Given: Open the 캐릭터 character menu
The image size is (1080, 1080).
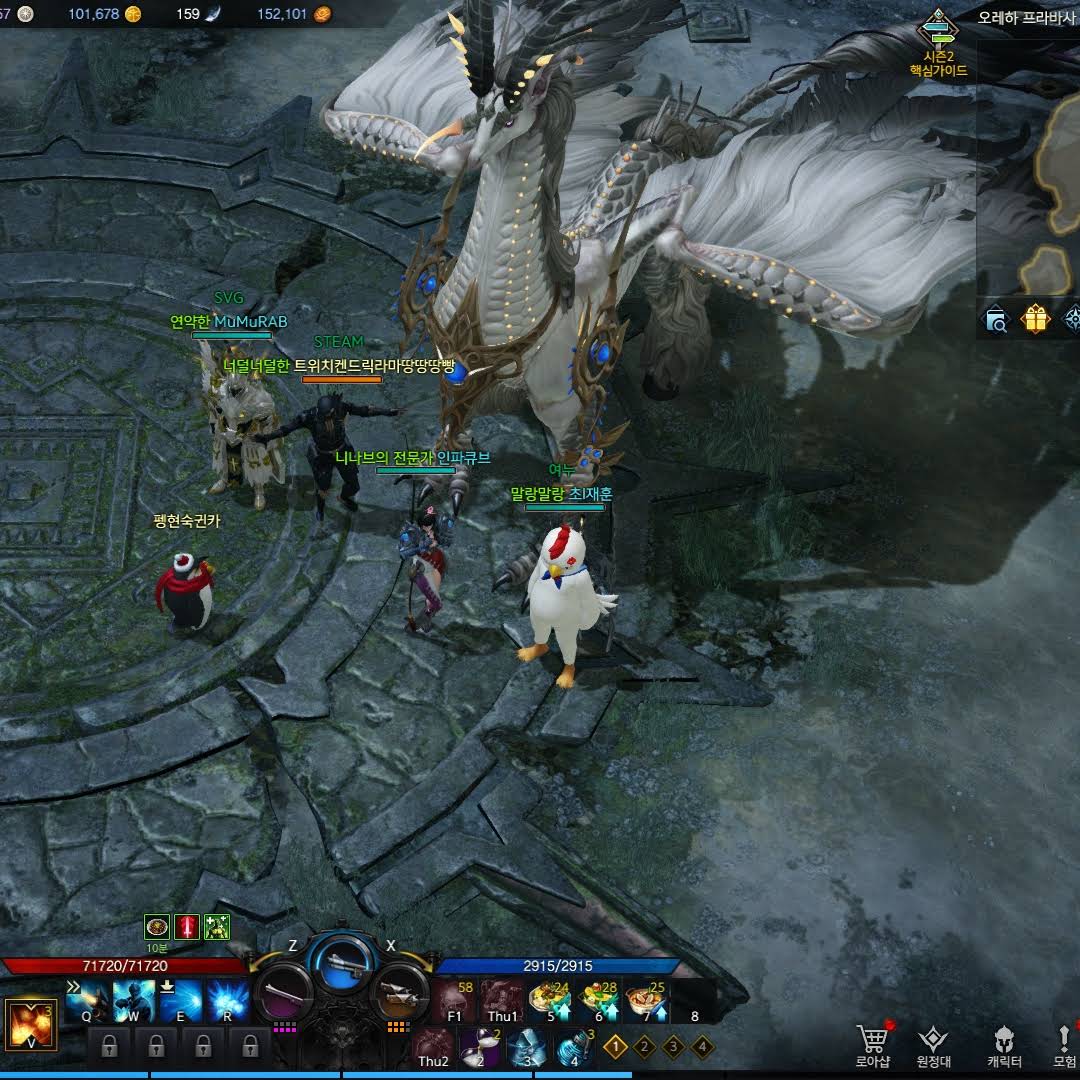Looking at the screenshot, I should click(x=1004, y=1045).
